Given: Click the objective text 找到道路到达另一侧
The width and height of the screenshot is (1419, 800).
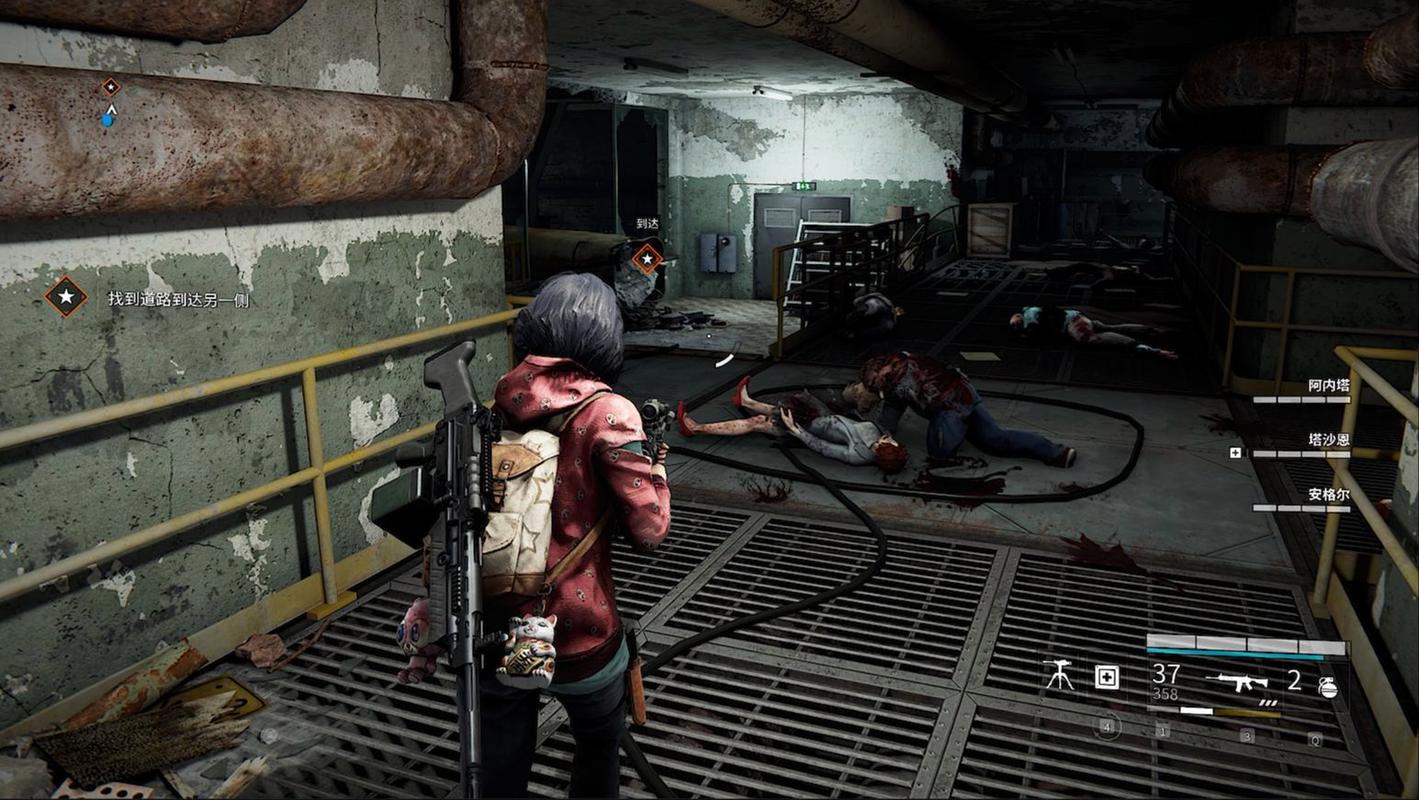Looking at the screenshot, I should pos(179,299).
